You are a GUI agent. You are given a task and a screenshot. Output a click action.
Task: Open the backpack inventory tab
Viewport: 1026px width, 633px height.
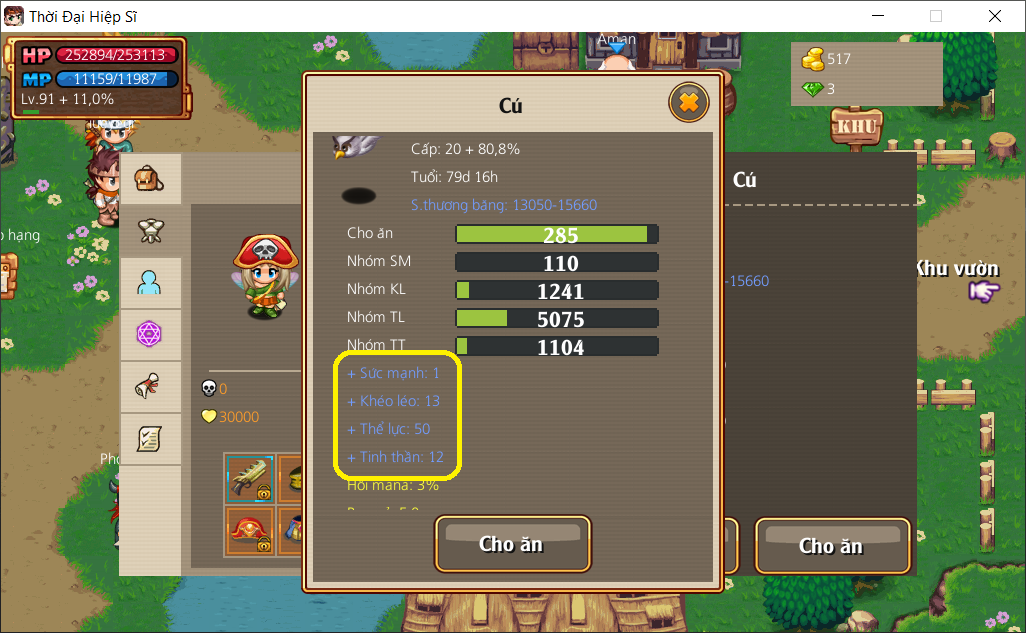(x=150, y=180)
